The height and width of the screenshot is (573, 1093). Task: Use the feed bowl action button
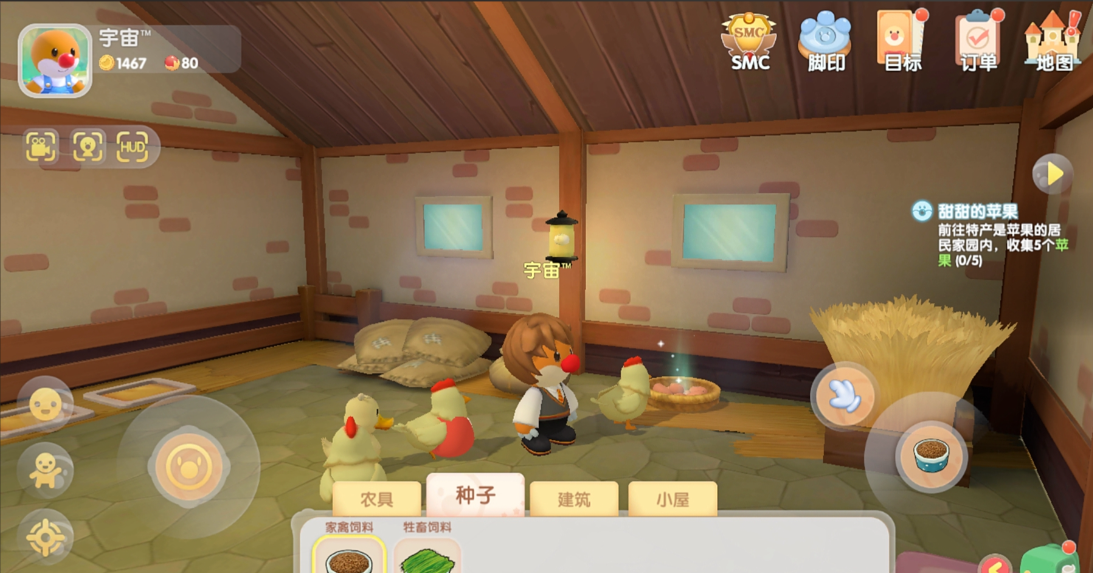pyautogui.click(x=931, y=457)
